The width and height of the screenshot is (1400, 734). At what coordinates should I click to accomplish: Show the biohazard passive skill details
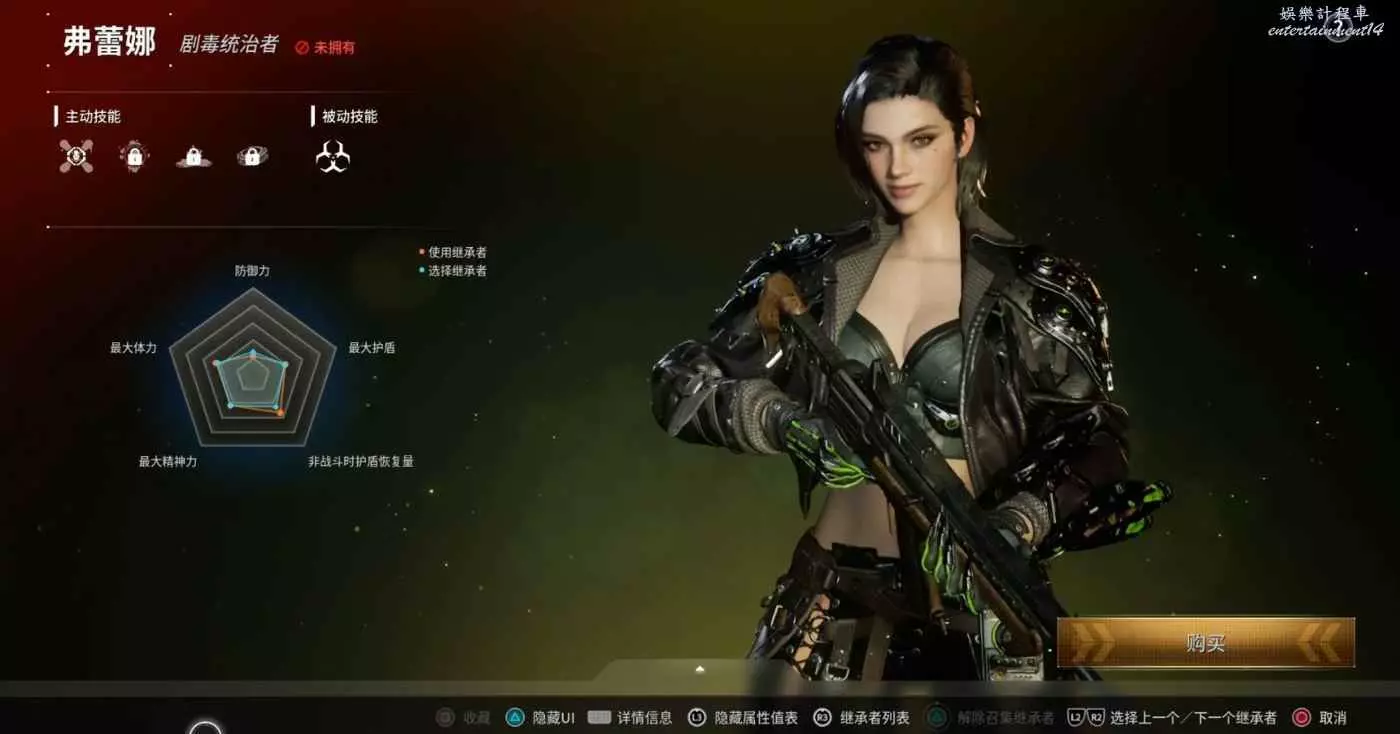pyautogui.click(x=333, y=156)
